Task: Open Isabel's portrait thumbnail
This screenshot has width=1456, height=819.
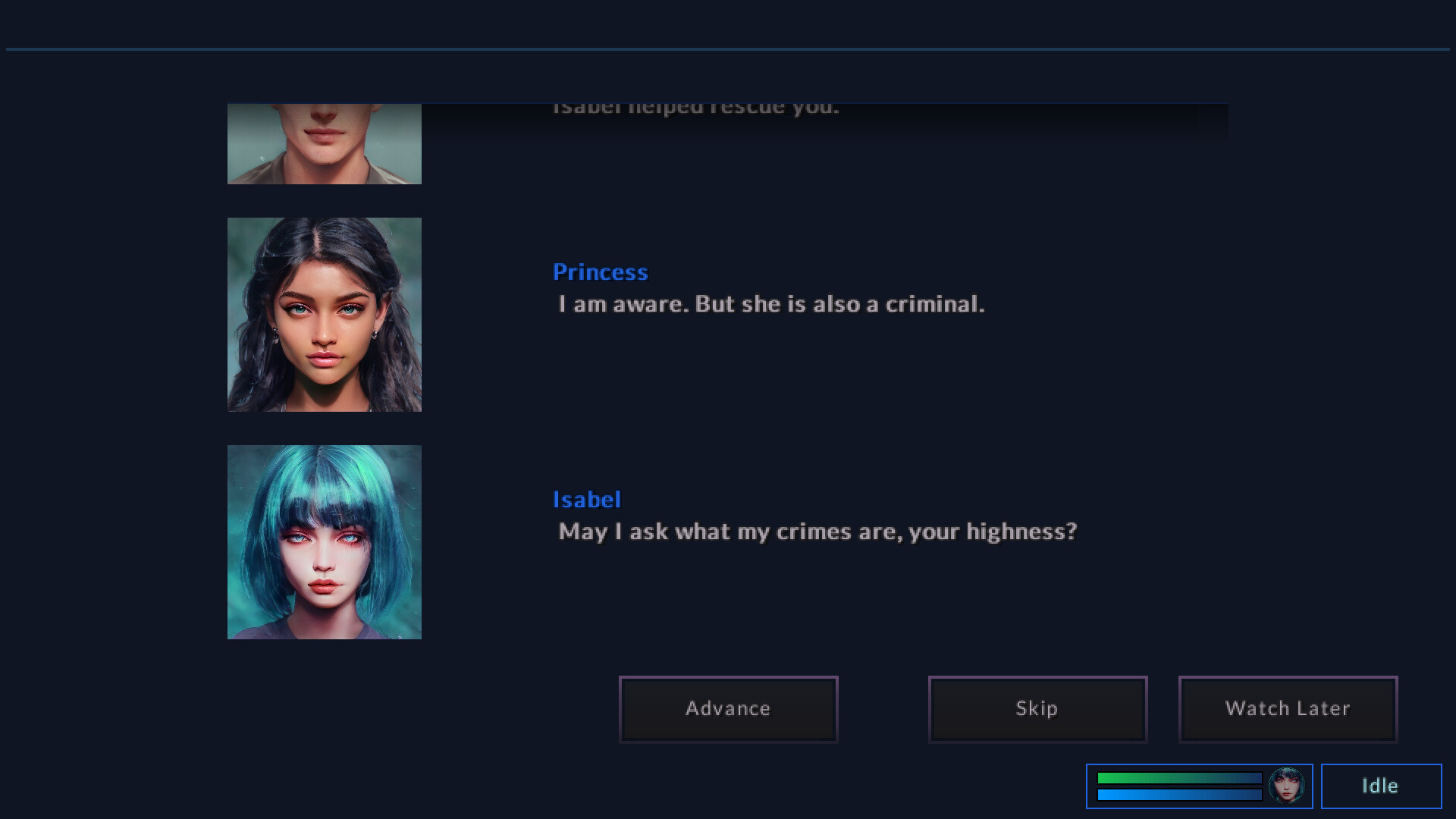Action: 324,541
